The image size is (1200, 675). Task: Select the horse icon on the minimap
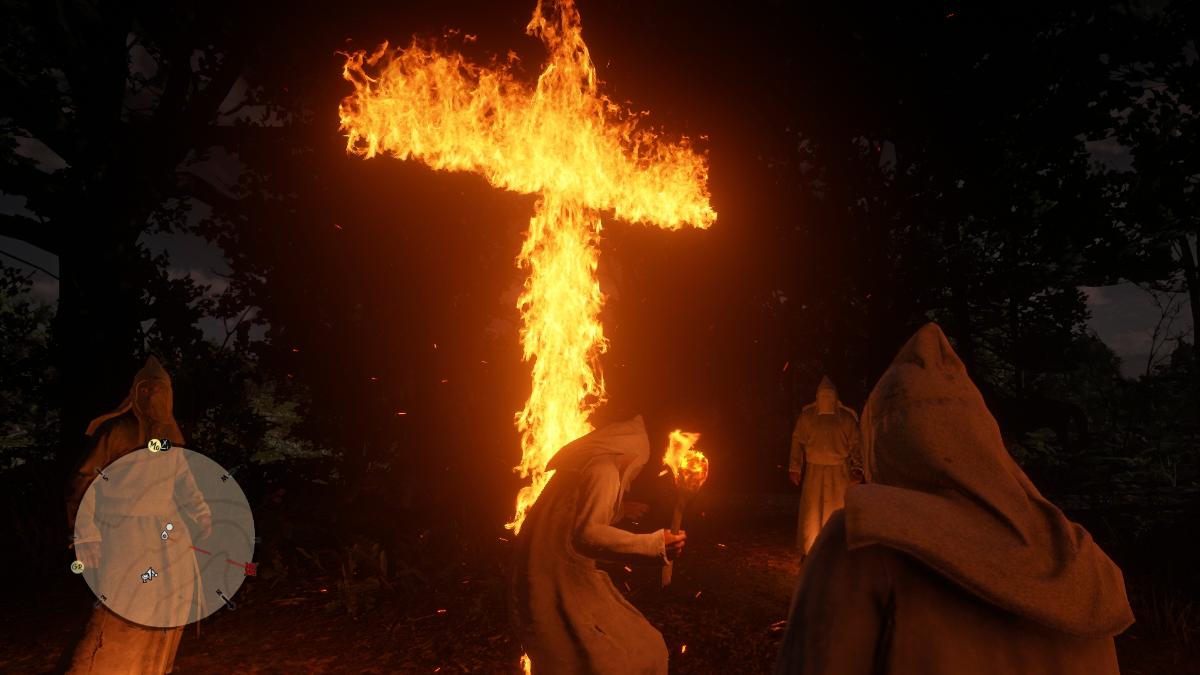[x=149, y=575]
